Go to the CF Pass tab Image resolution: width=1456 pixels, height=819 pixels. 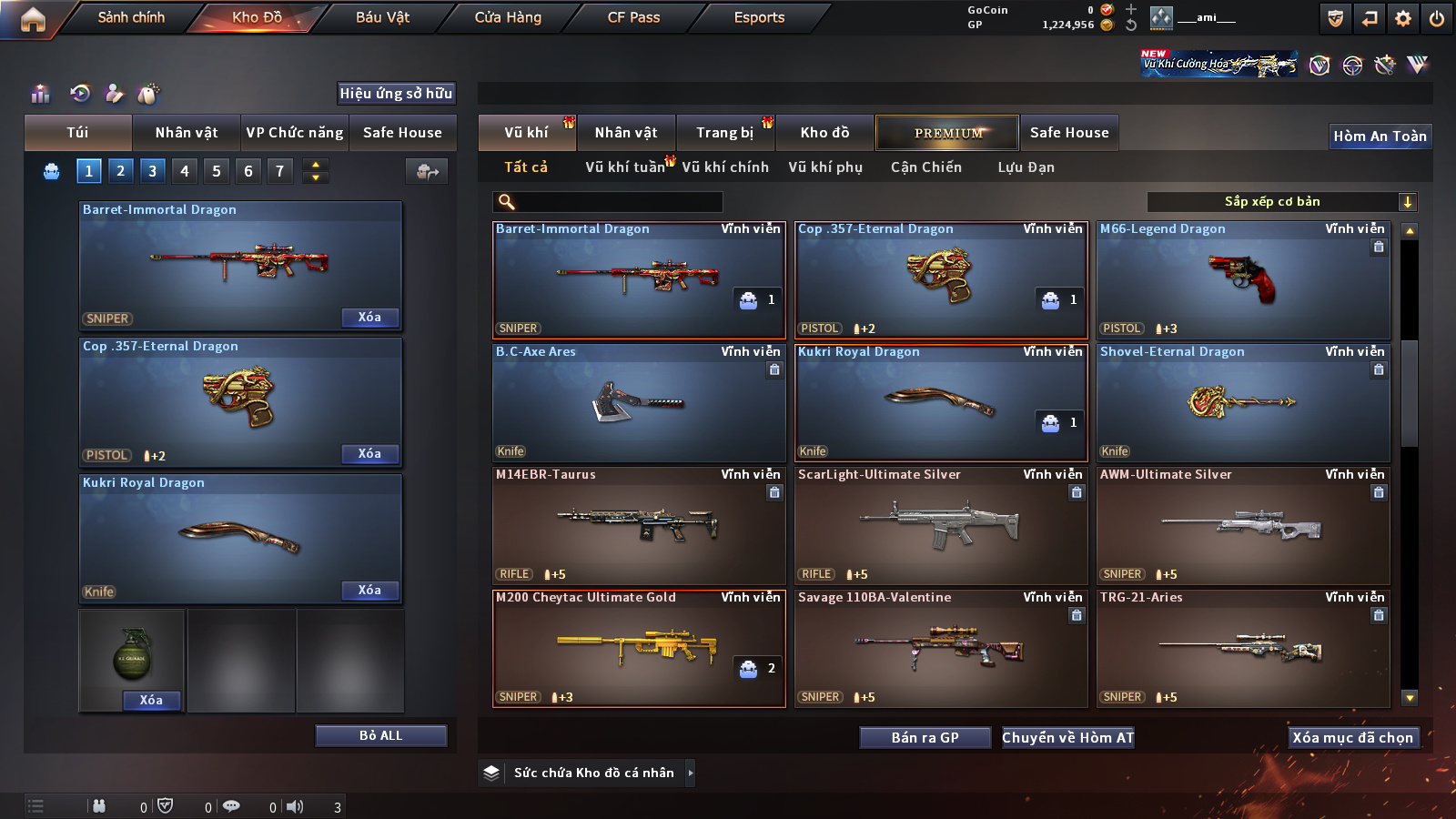point(633,17)
